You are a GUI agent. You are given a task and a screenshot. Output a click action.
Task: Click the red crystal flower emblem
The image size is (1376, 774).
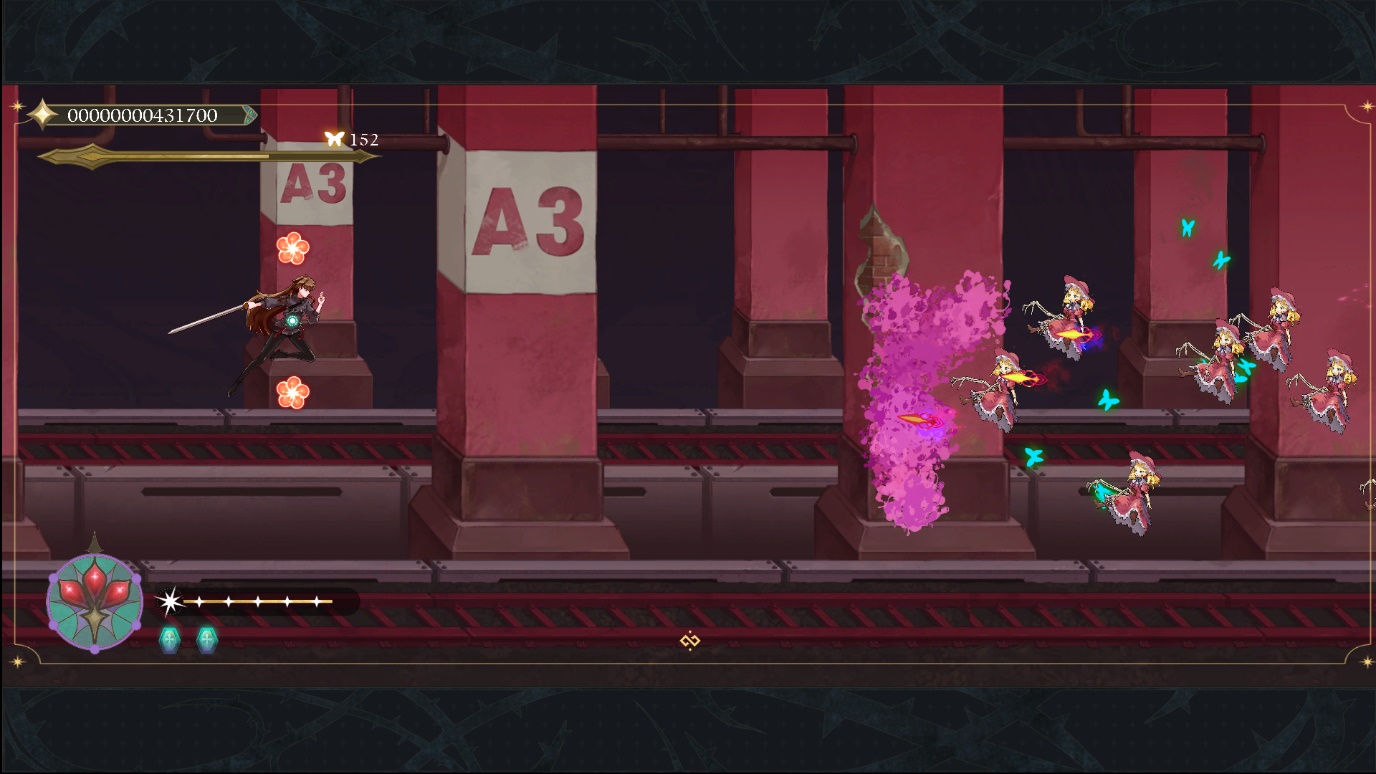(95, 600)
